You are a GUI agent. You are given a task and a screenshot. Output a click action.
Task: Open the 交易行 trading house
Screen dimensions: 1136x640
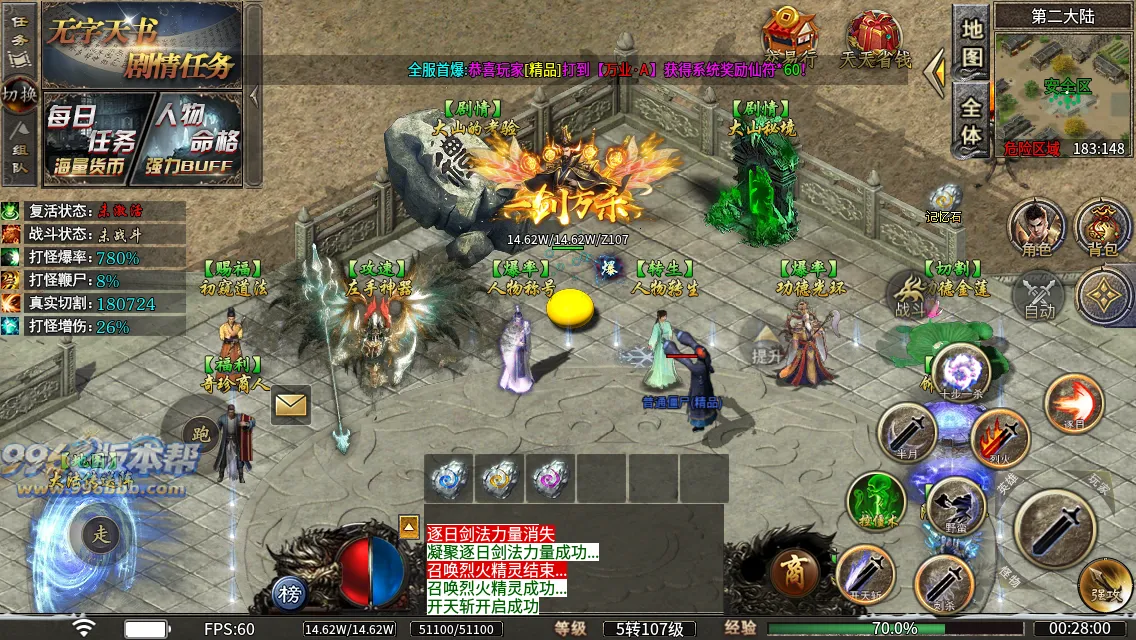[x=790, y=38]
